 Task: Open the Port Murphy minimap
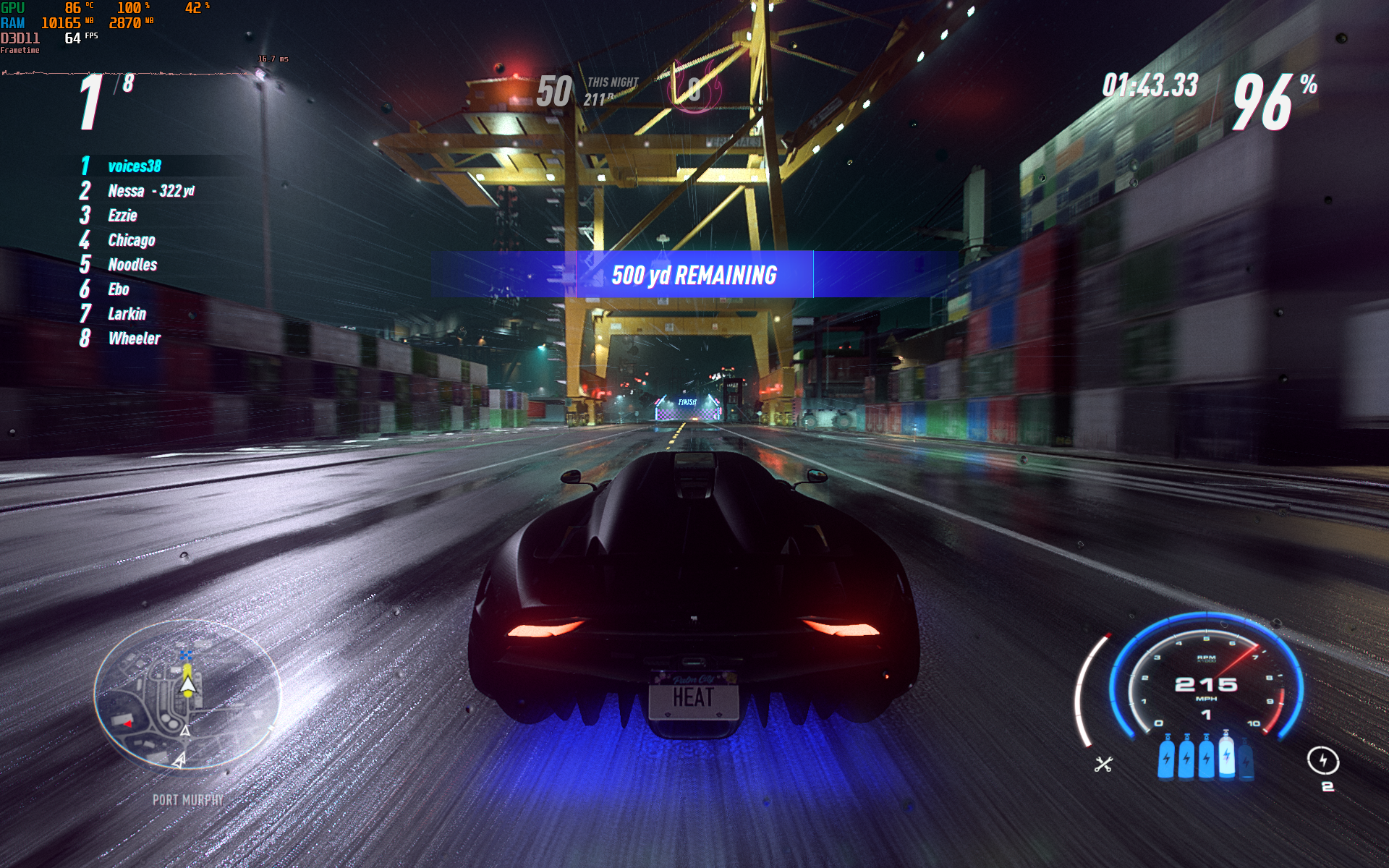[x=187, y=694]
